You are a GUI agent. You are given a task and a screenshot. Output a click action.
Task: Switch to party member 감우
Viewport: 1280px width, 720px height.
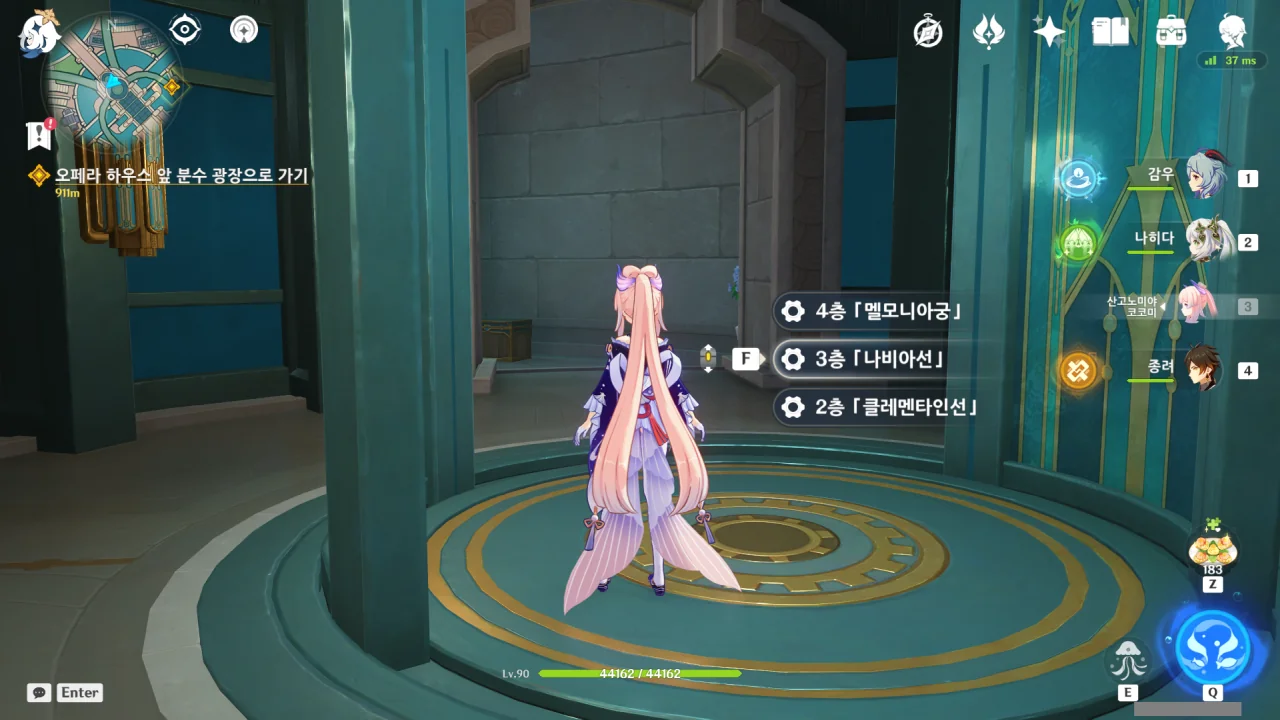[x=1204, y=178]
